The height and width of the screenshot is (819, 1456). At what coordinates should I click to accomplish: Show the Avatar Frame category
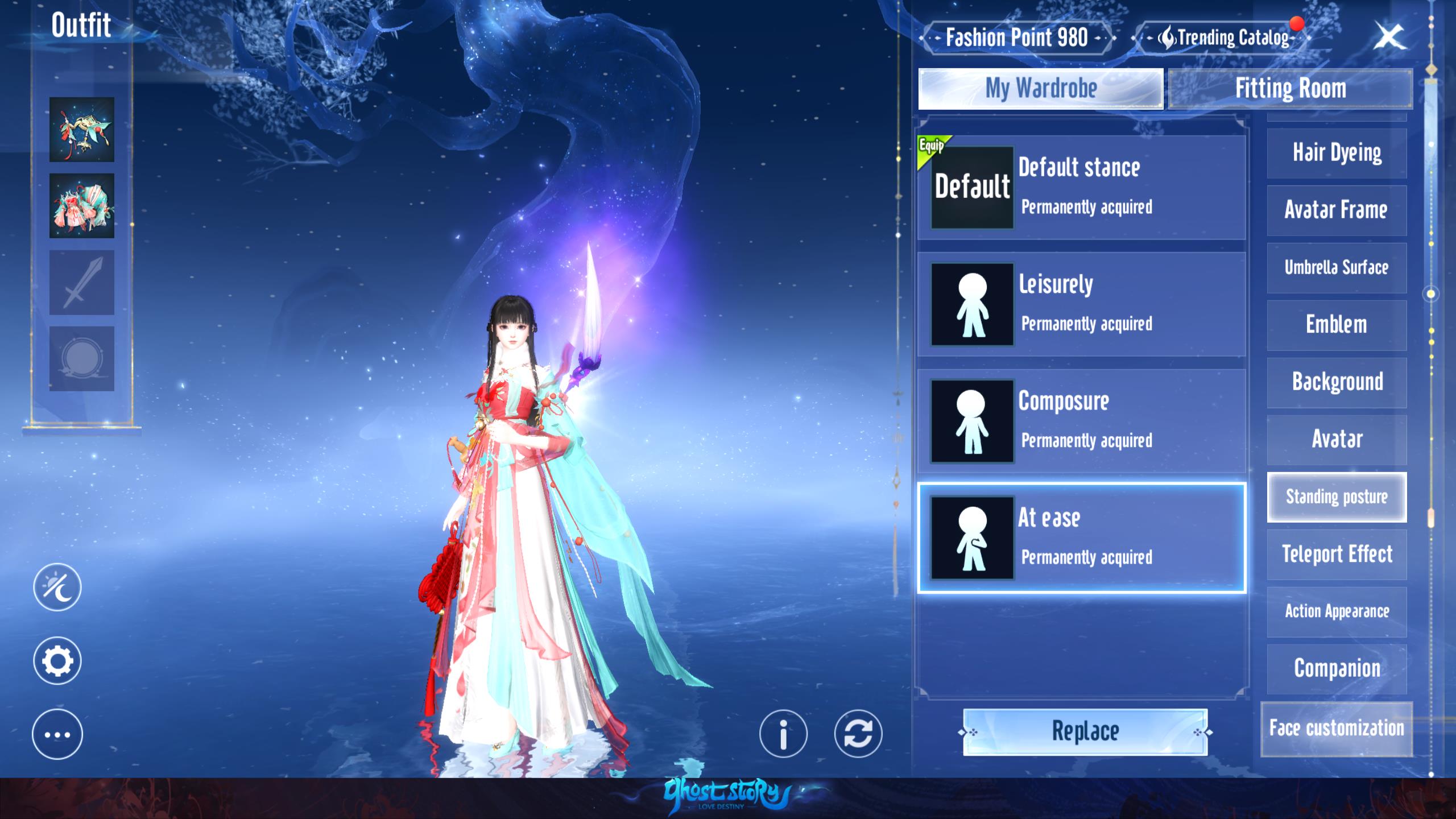click(x=1337, y=210)
